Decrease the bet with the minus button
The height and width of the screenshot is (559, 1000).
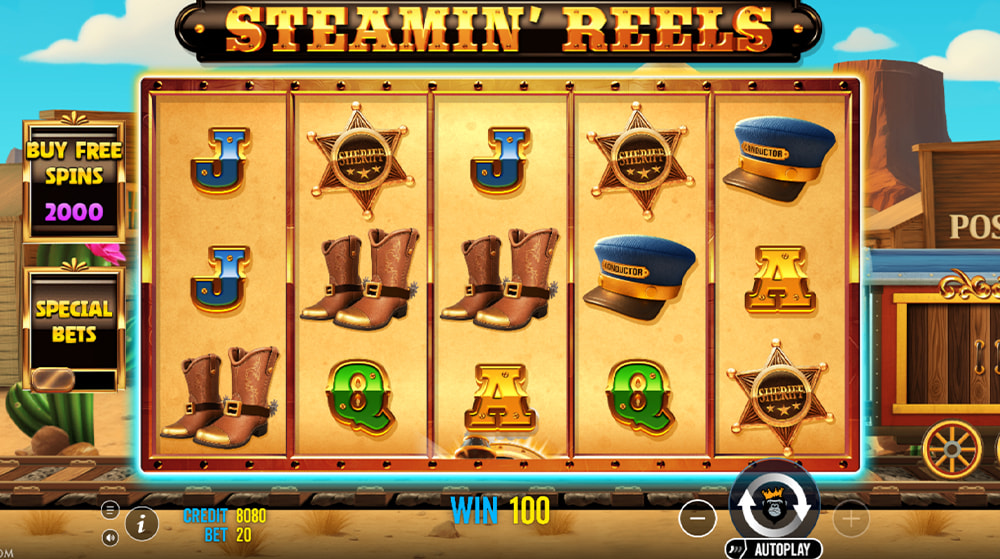[x=698, y=518]
